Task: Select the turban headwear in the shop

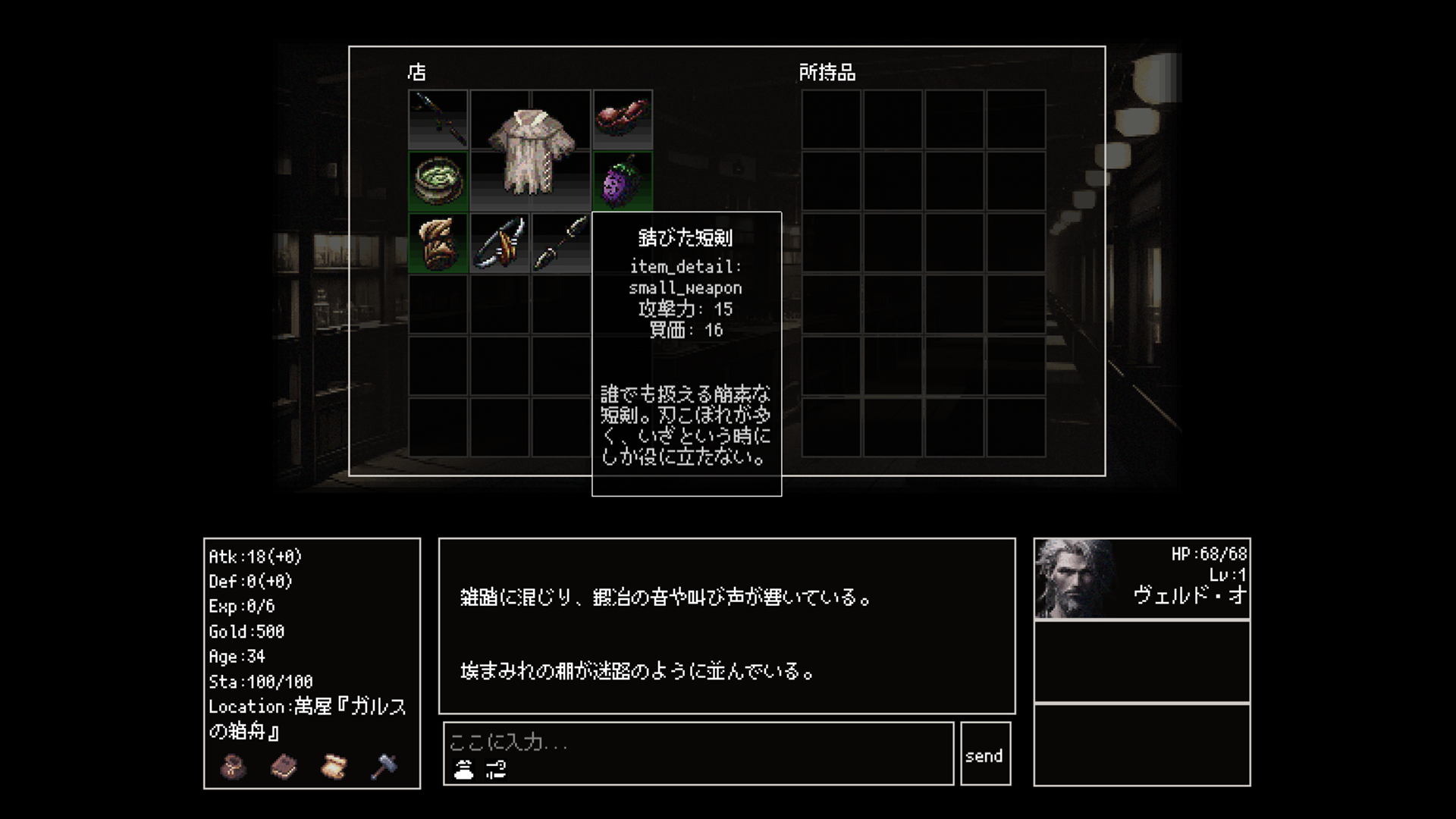Action: [x=438, y=243]
